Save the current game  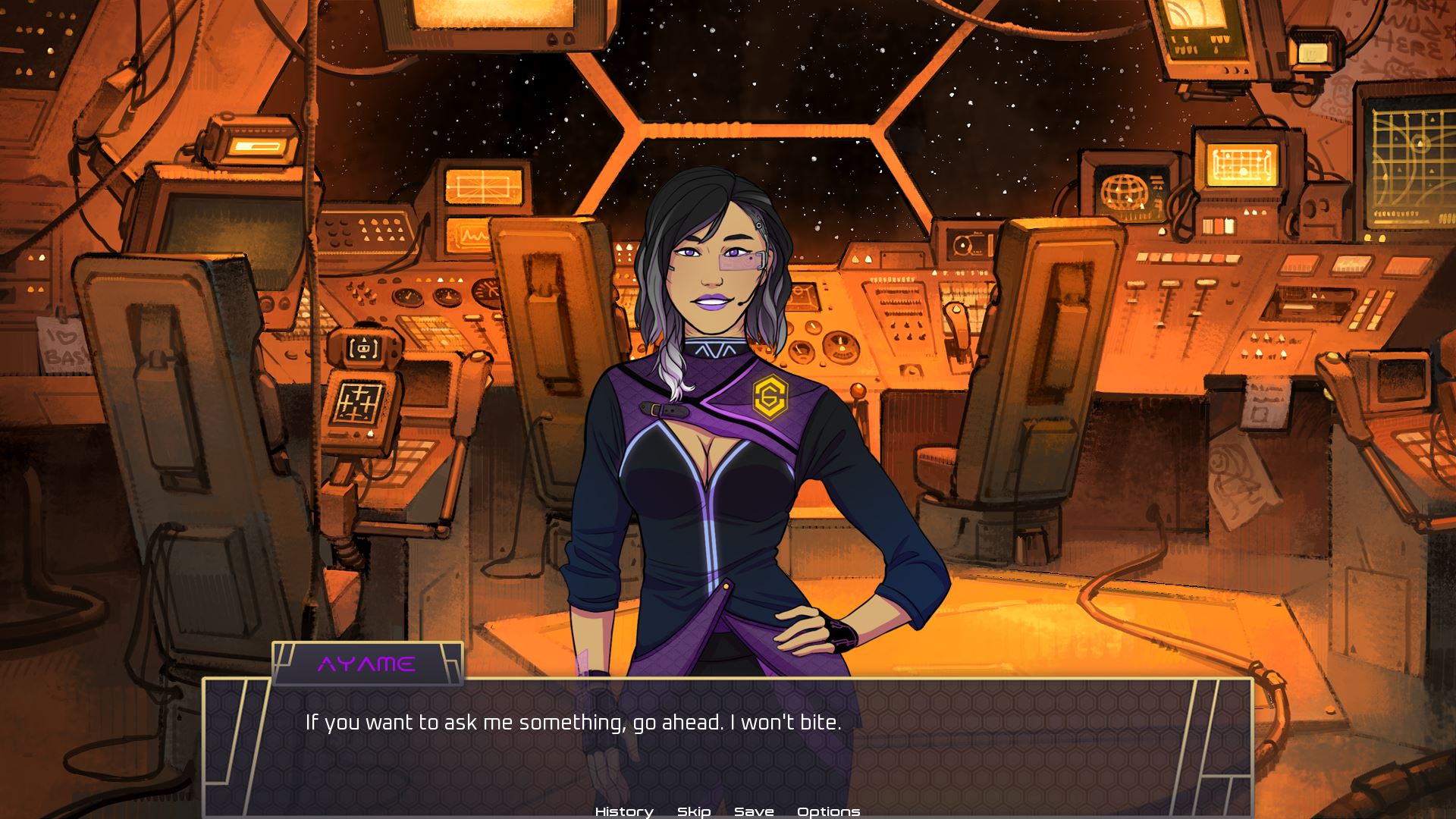tap(753, 811)
